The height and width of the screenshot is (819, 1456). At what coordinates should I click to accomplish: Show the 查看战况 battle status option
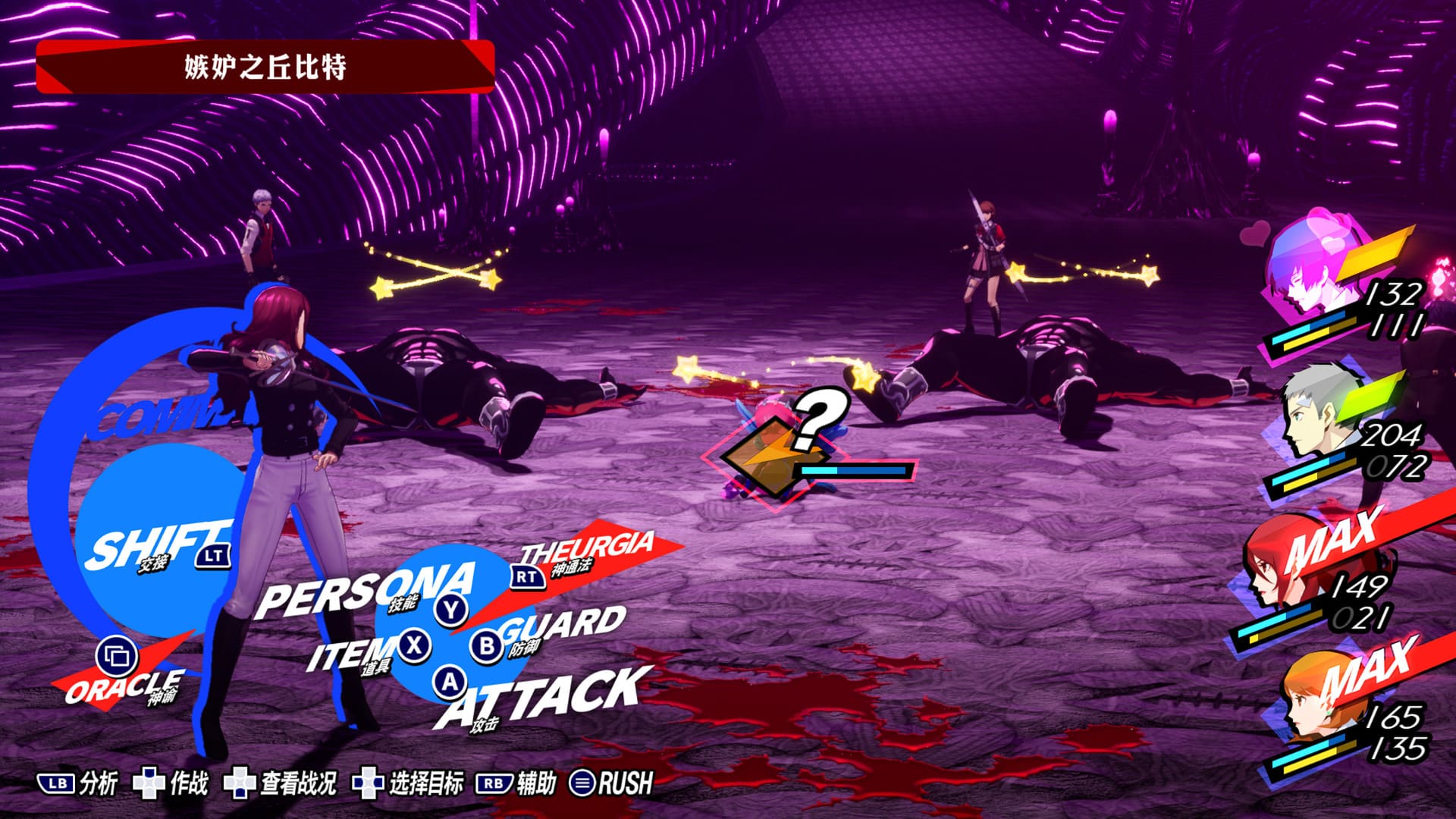(x=281, y=783)
